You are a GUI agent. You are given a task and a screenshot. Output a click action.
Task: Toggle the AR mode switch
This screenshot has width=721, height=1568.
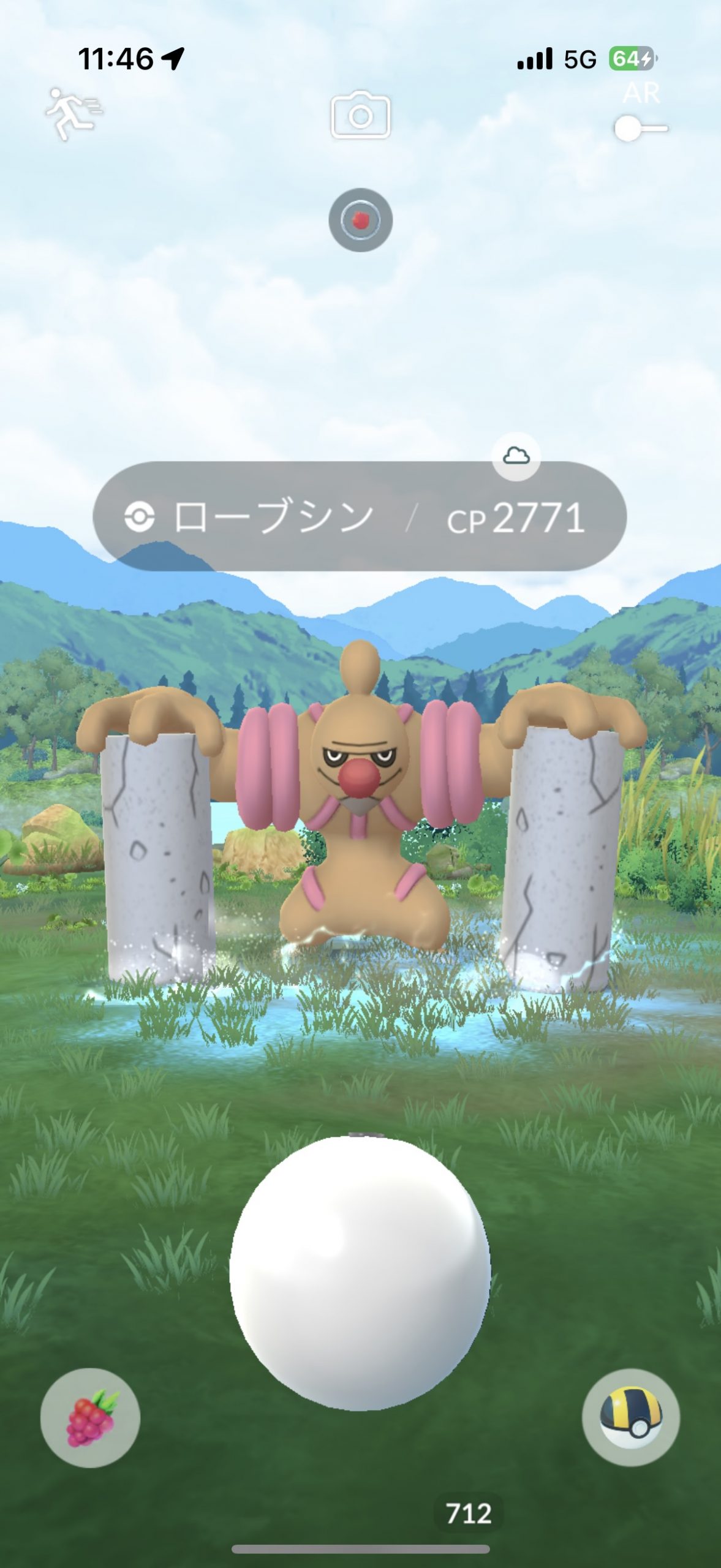(640, 129)
